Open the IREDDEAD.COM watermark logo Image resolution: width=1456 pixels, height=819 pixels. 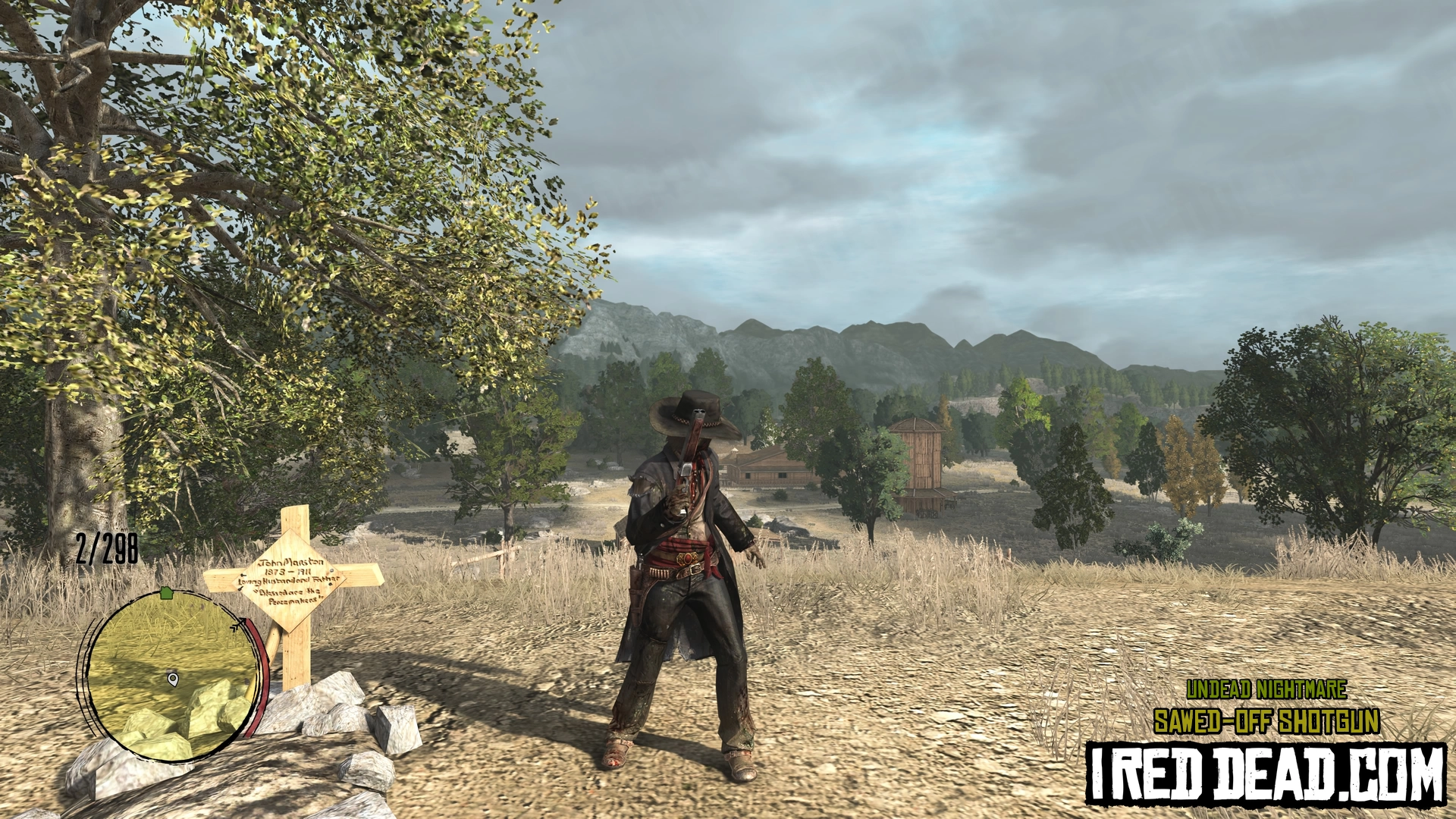coord(1265,773)
